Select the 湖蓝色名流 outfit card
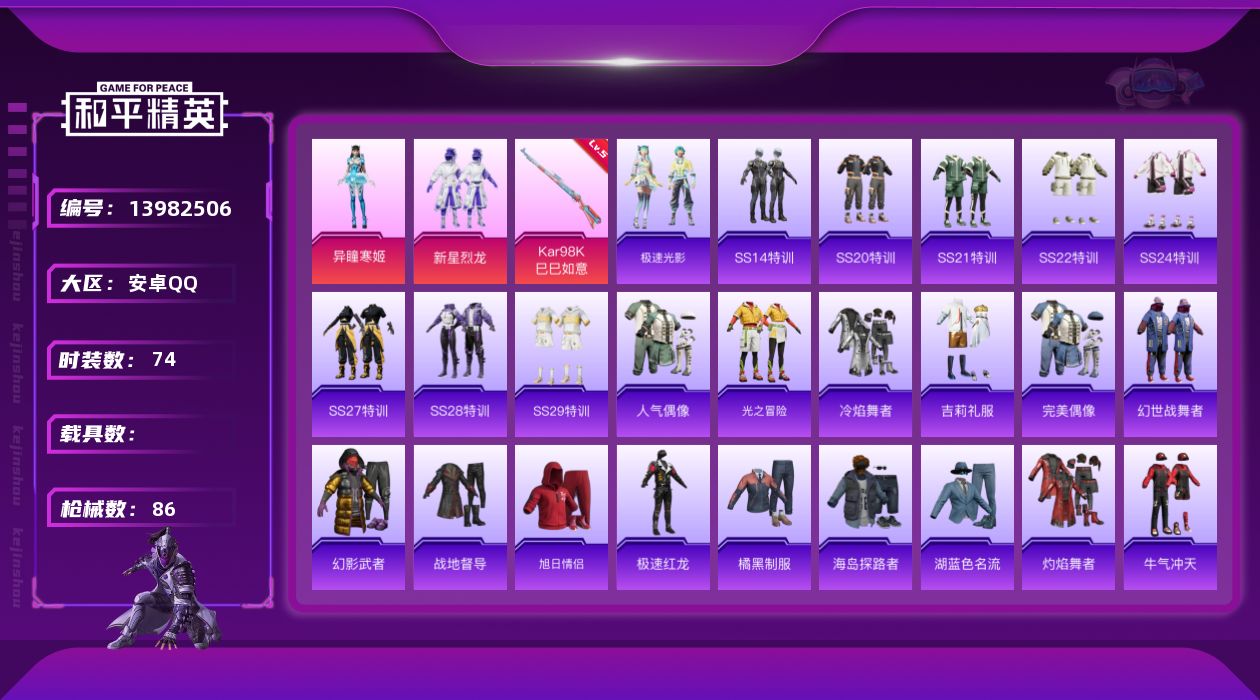The height and width of the screenshot is (700, 1260). [967, 517]
